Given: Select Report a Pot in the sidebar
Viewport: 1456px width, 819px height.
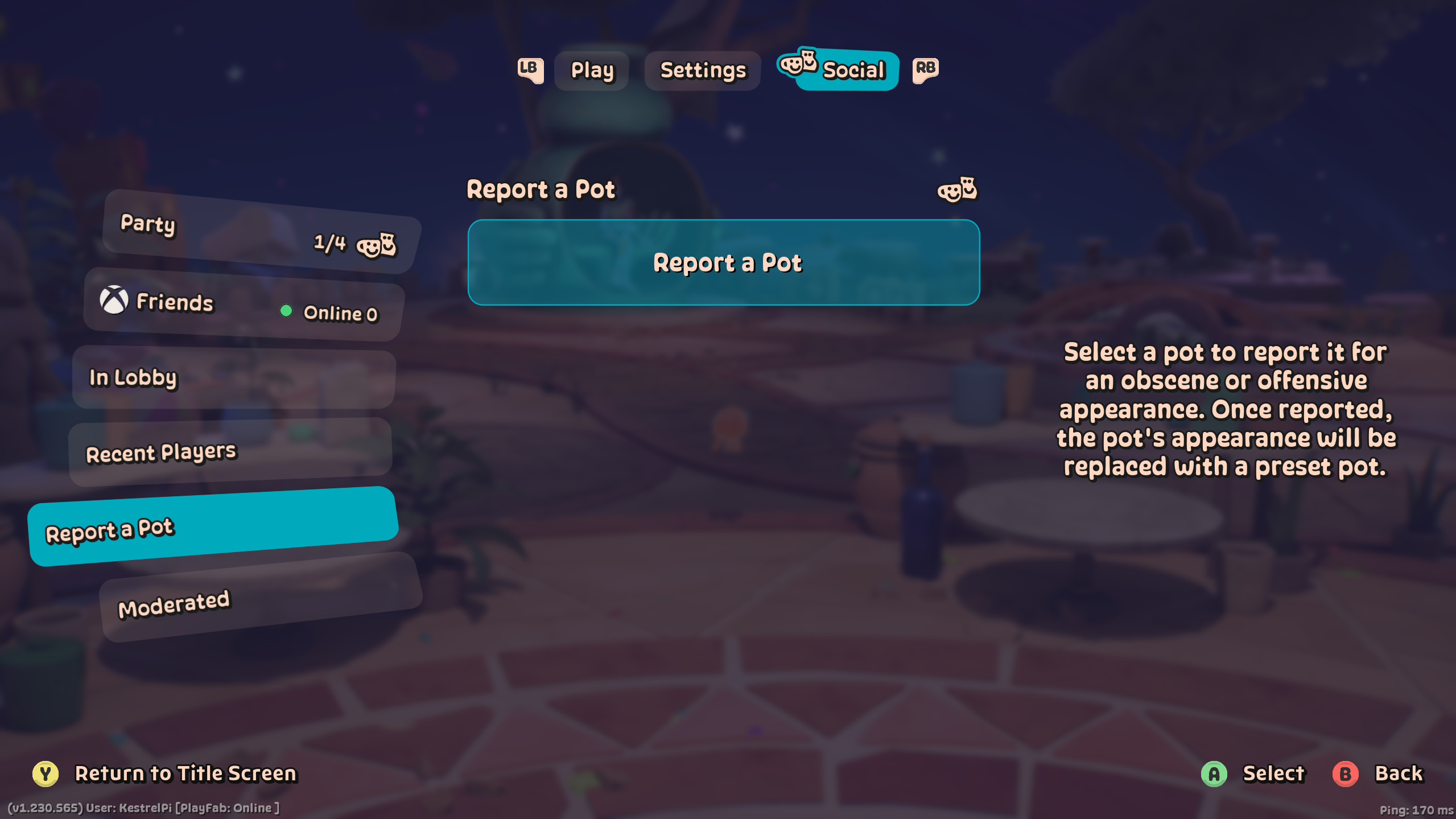Looking at the screenshot, I should coord(213,526).
